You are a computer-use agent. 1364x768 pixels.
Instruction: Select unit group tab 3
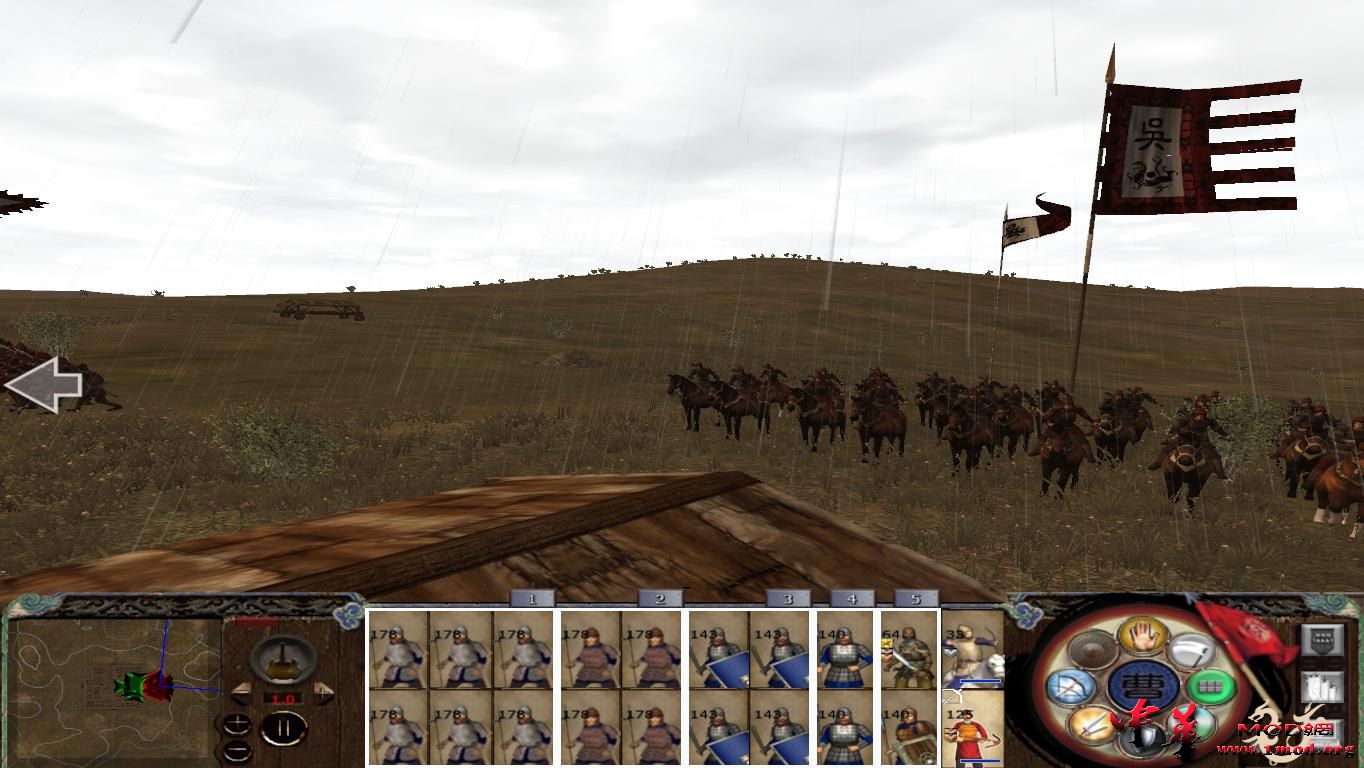click(790, 599)
